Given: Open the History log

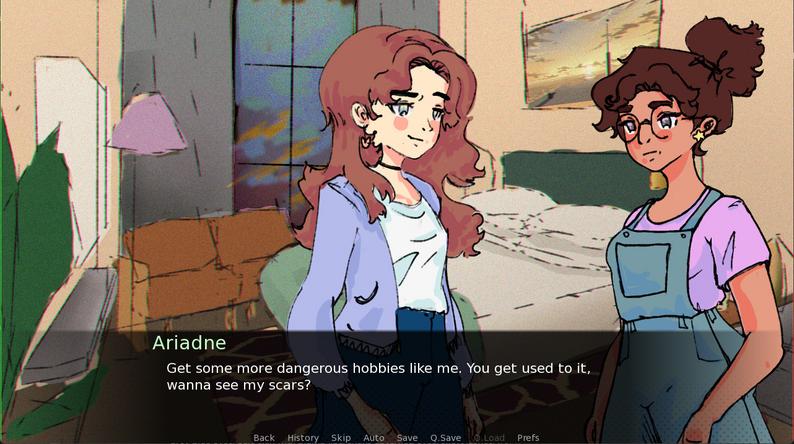Looking at the screenshot, I should 303,438.
